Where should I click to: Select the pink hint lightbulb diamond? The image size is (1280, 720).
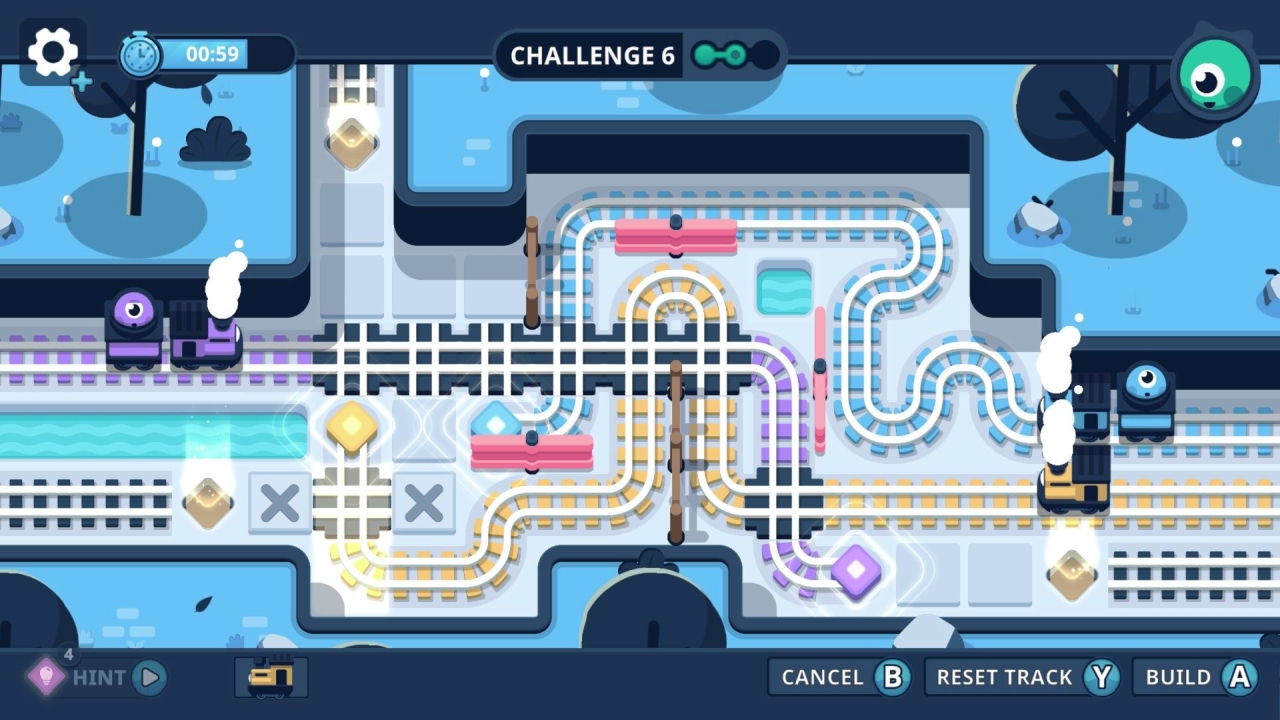45,677
